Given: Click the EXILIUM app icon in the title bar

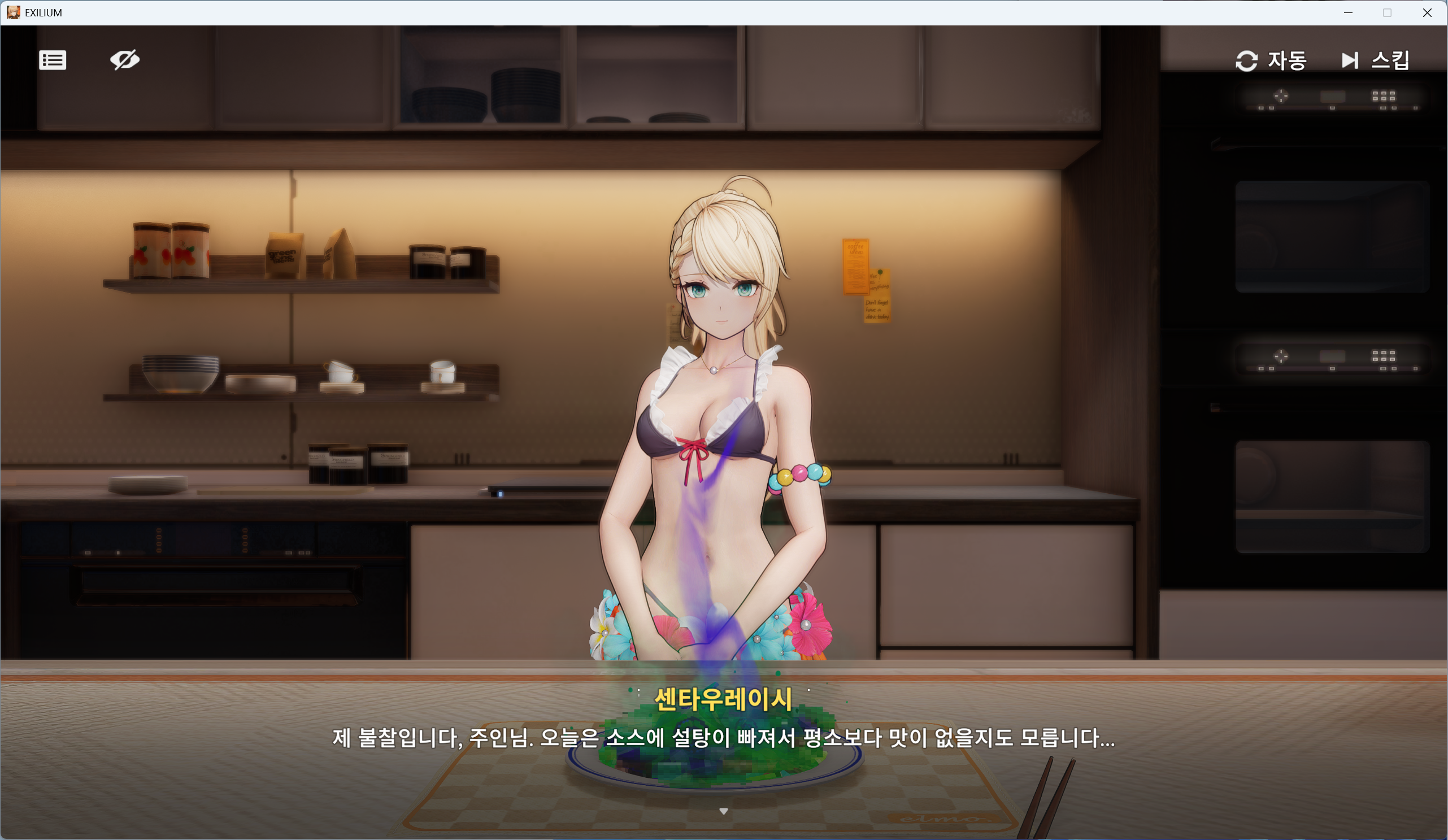Looking at the screenshot, I should (12, 12).
